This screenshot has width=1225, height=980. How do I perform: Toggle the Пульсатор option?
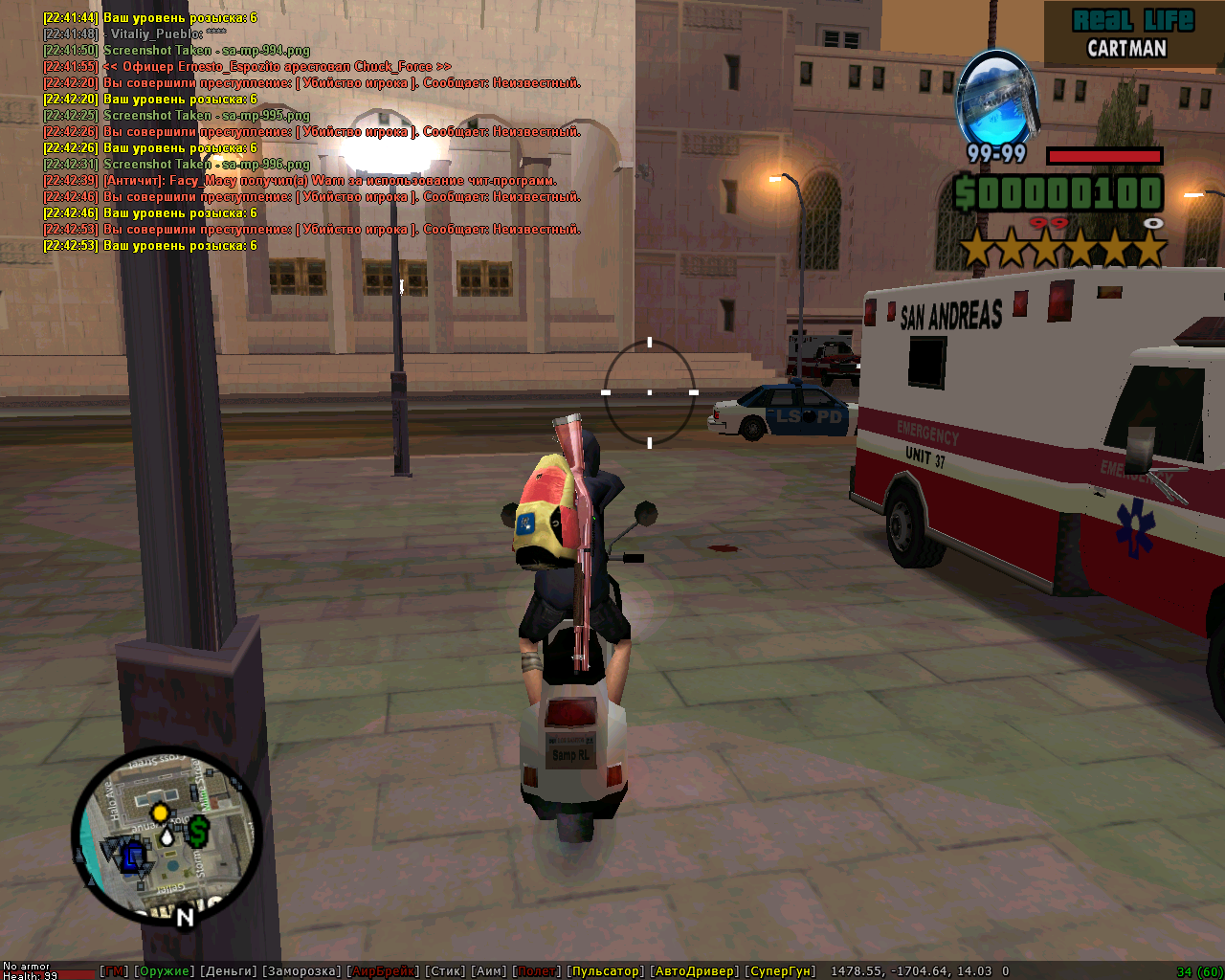[606, 971]
